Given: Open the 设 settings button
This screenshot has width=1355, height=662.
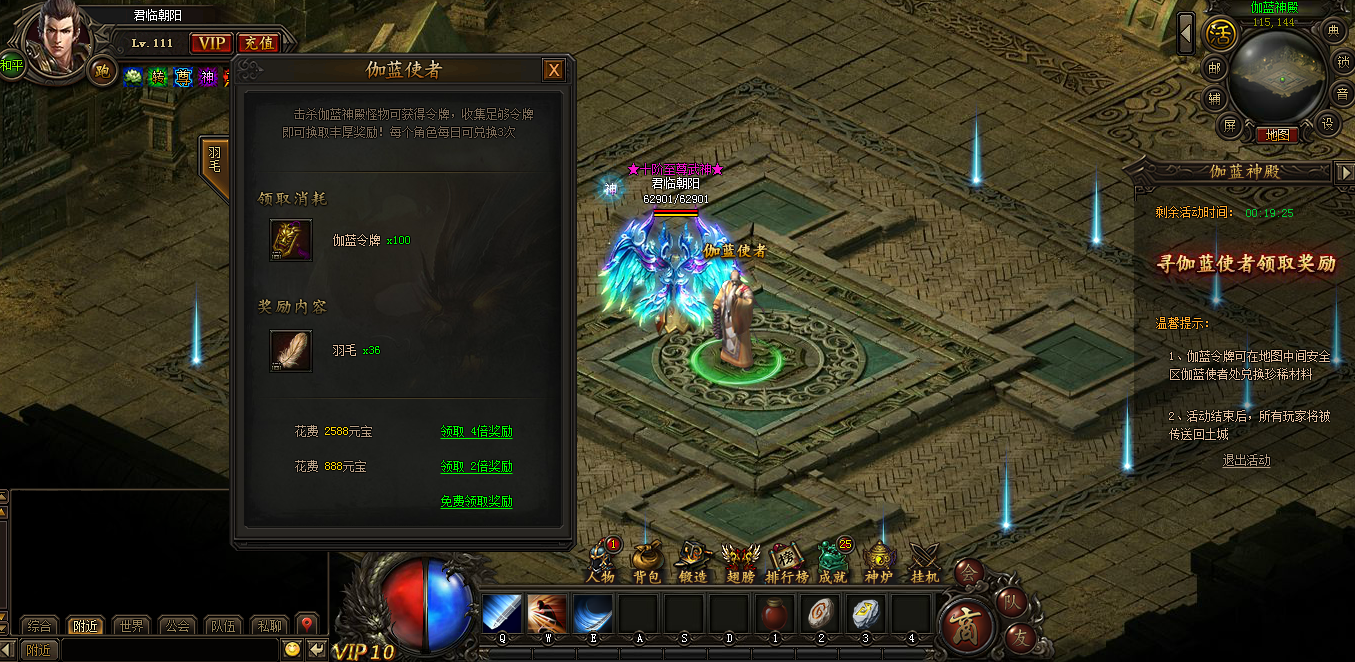Looking at the screenshot, I should coord(1328,123).
